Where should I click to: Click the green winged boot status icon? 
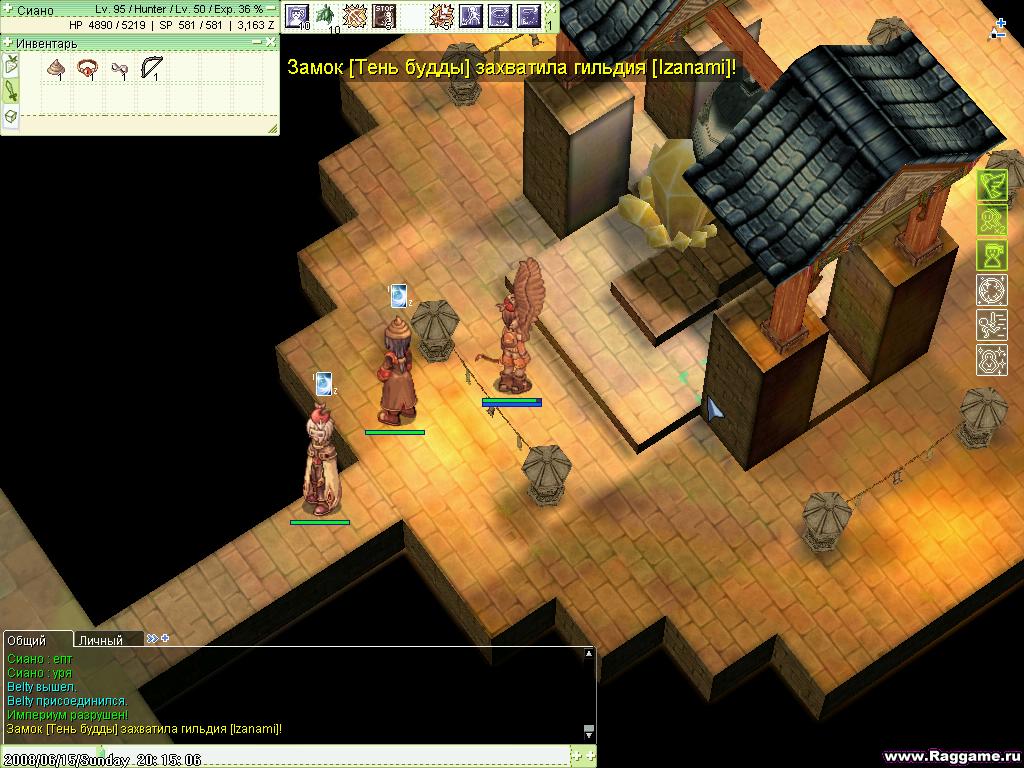pyautogui.click(x=991, y=187)
